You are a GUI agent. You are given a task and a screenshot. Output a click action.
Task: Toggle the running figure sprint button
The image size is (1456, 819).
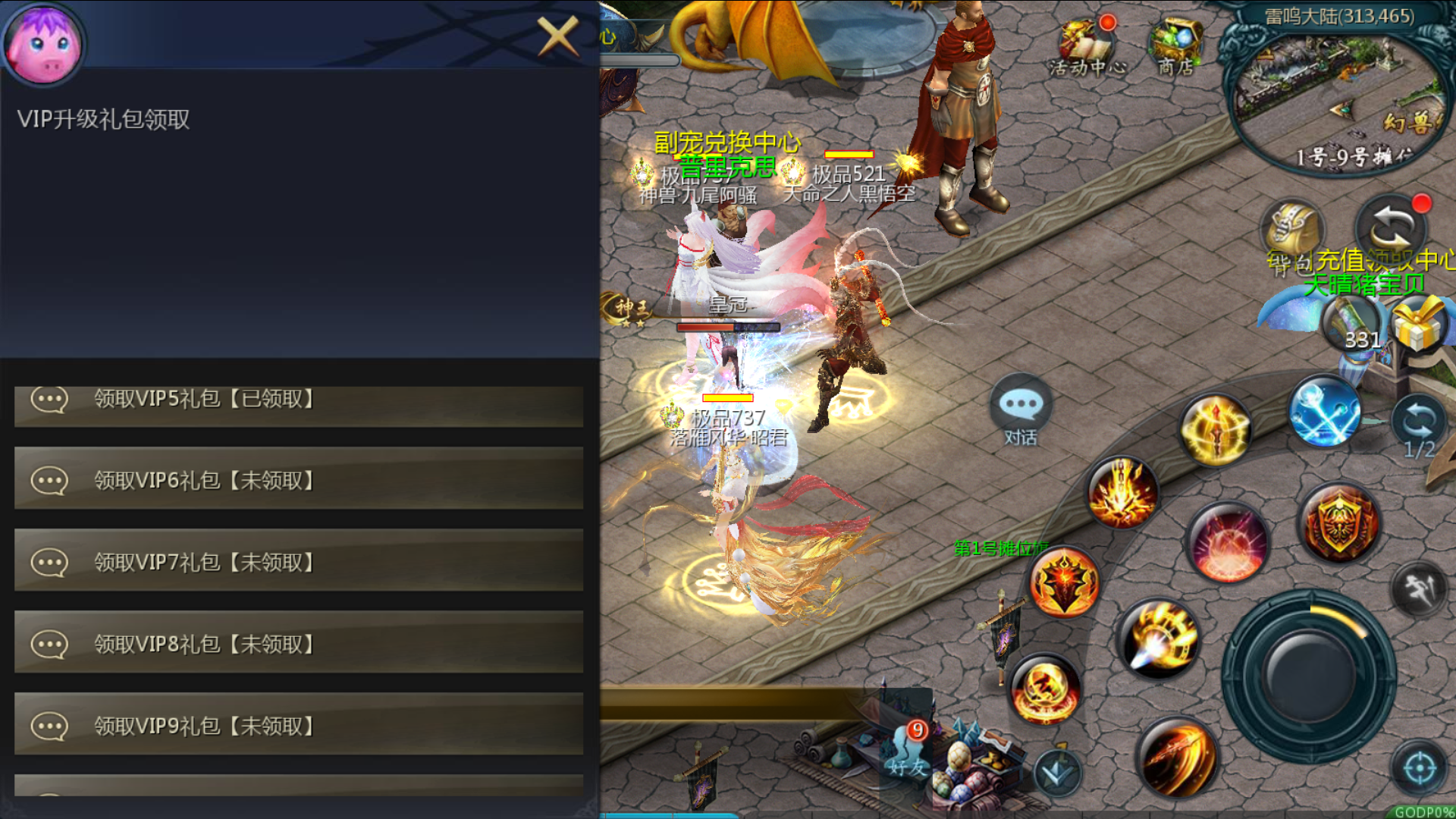pos(1419,588)
